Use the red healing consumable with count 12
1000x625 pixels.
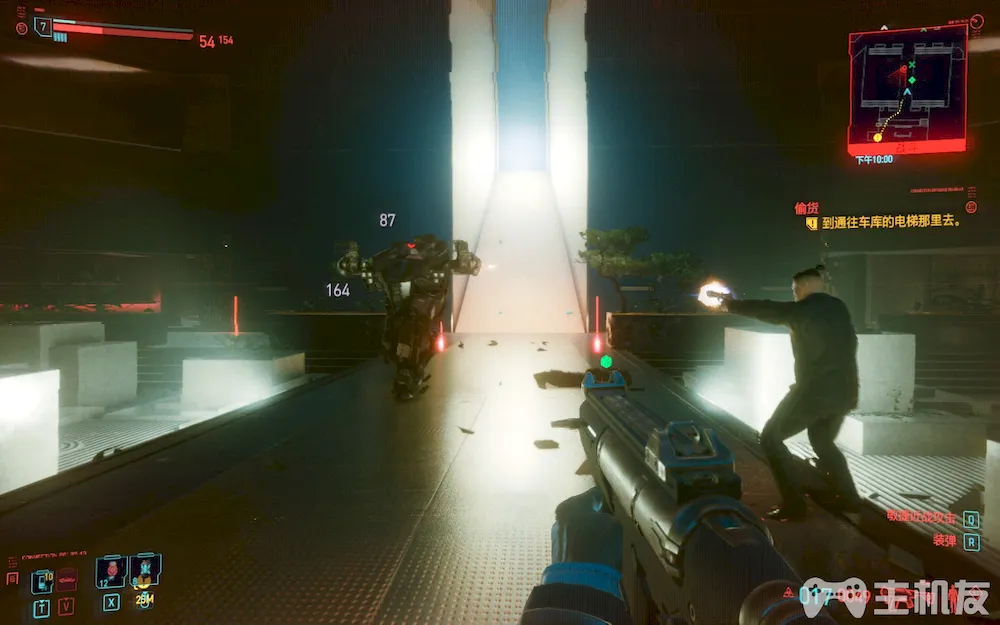[110, 572]
